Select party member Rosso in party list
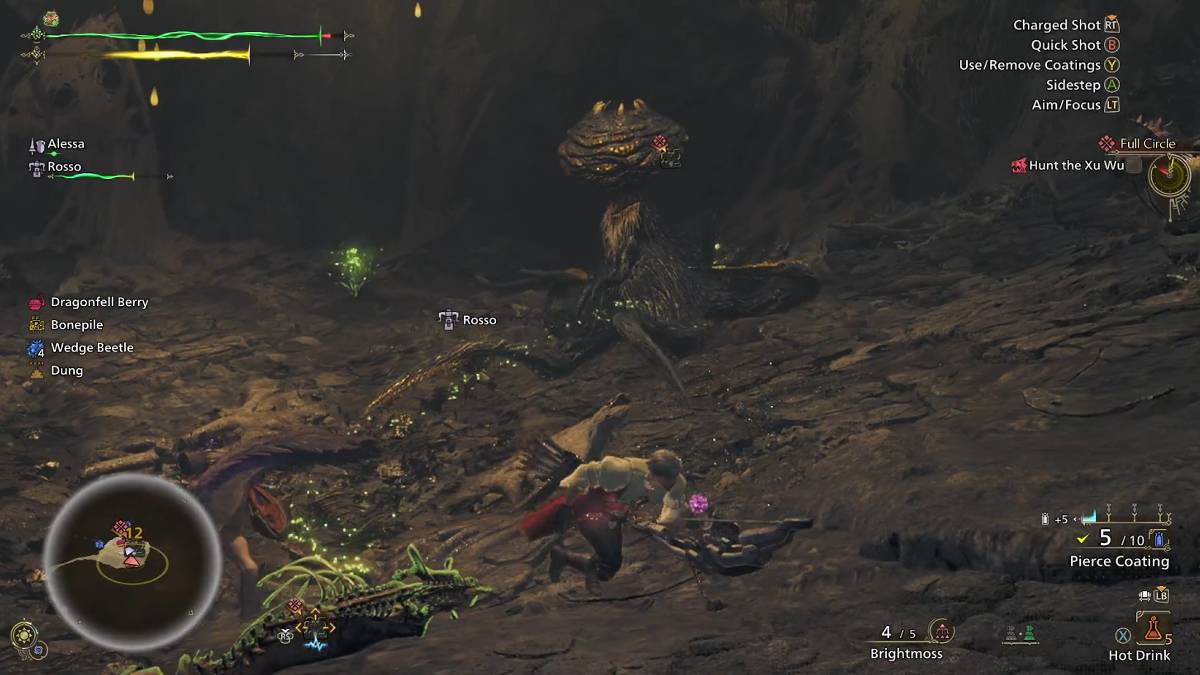1200x675 pixels. [x=64, y=167]
